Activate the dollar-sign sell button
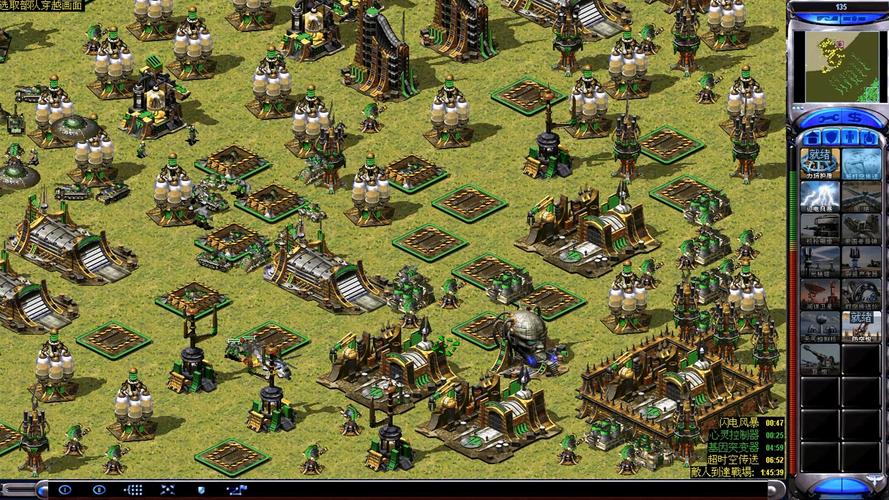Screen dimensions: 889x500 coord(856,119)
